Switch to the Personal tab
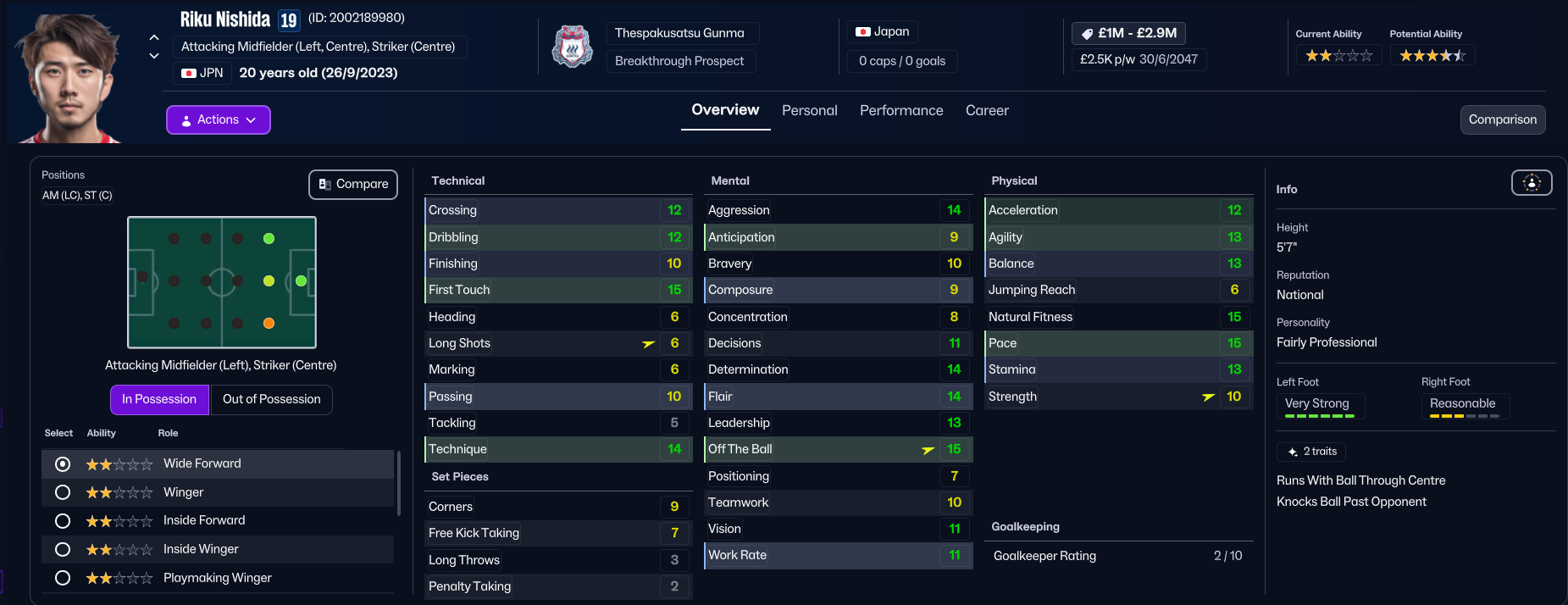Viewport: 1568px width, 605px height. [x=809, y=111]
